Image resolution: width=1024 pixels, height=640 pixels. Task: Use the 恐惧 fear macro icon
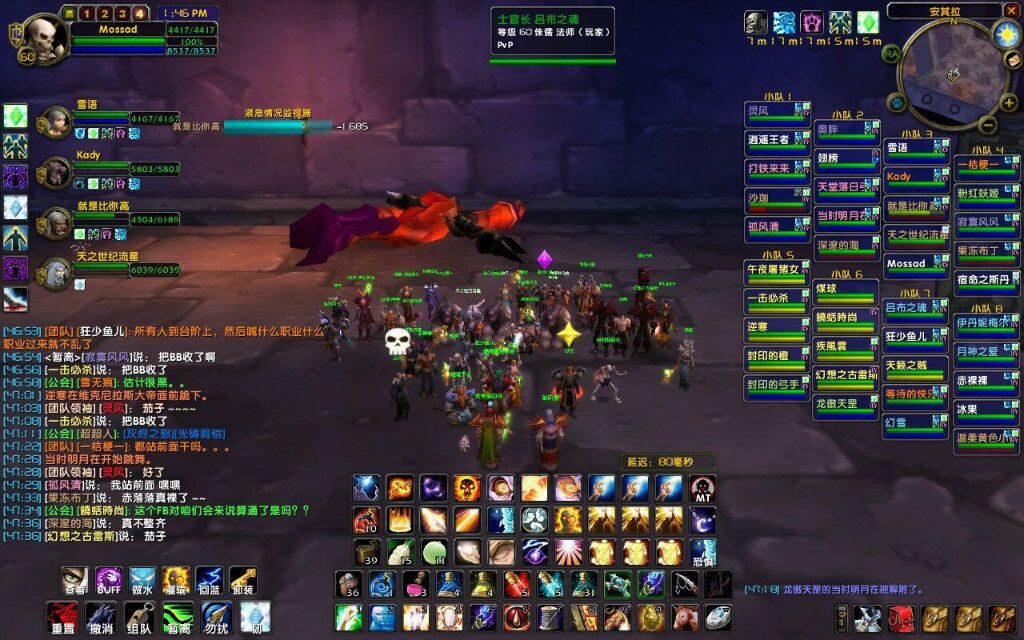point(703,552)
